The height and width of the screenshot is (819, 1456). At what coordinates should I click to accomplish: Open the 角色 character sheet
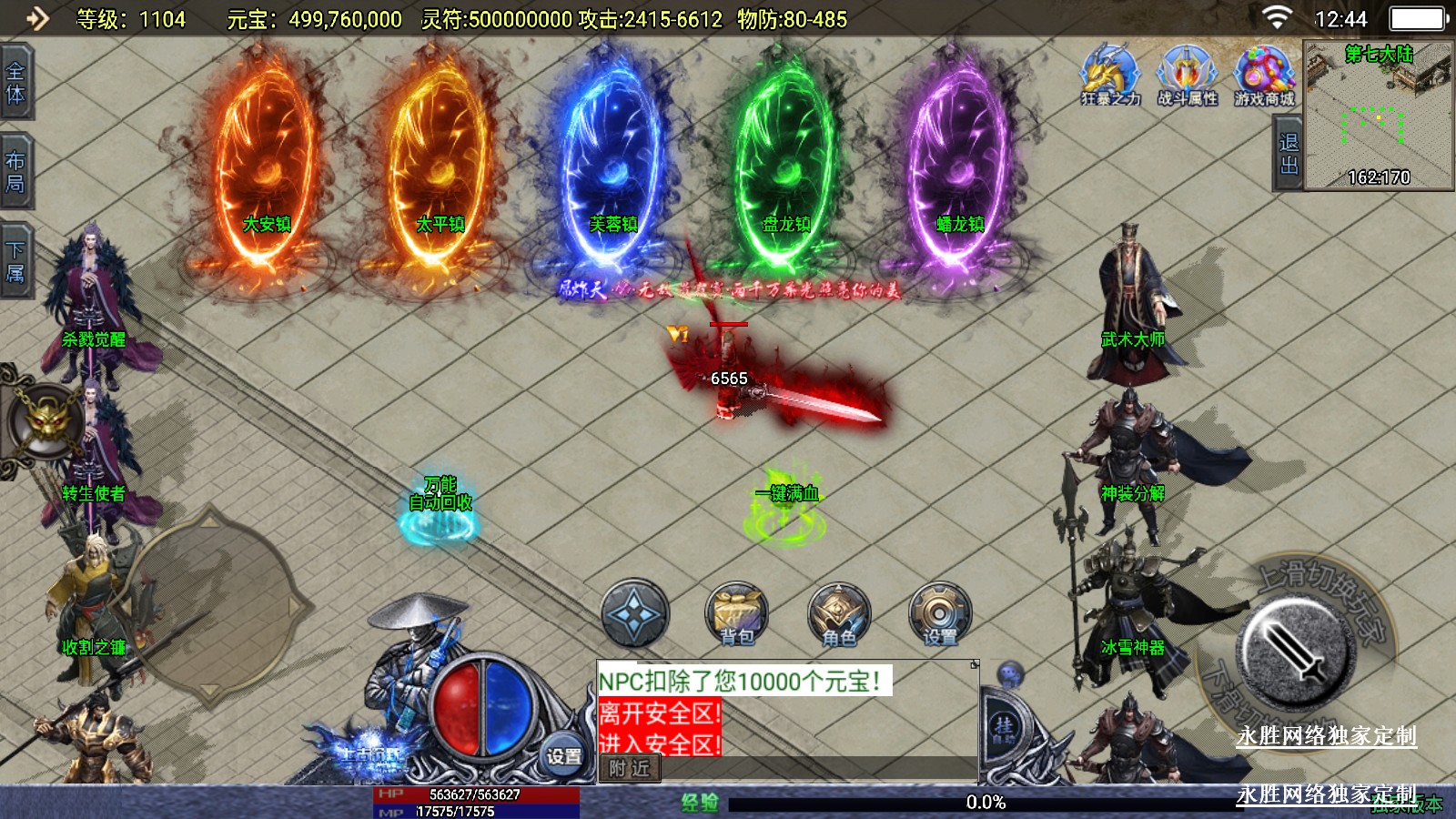point(839,613)
